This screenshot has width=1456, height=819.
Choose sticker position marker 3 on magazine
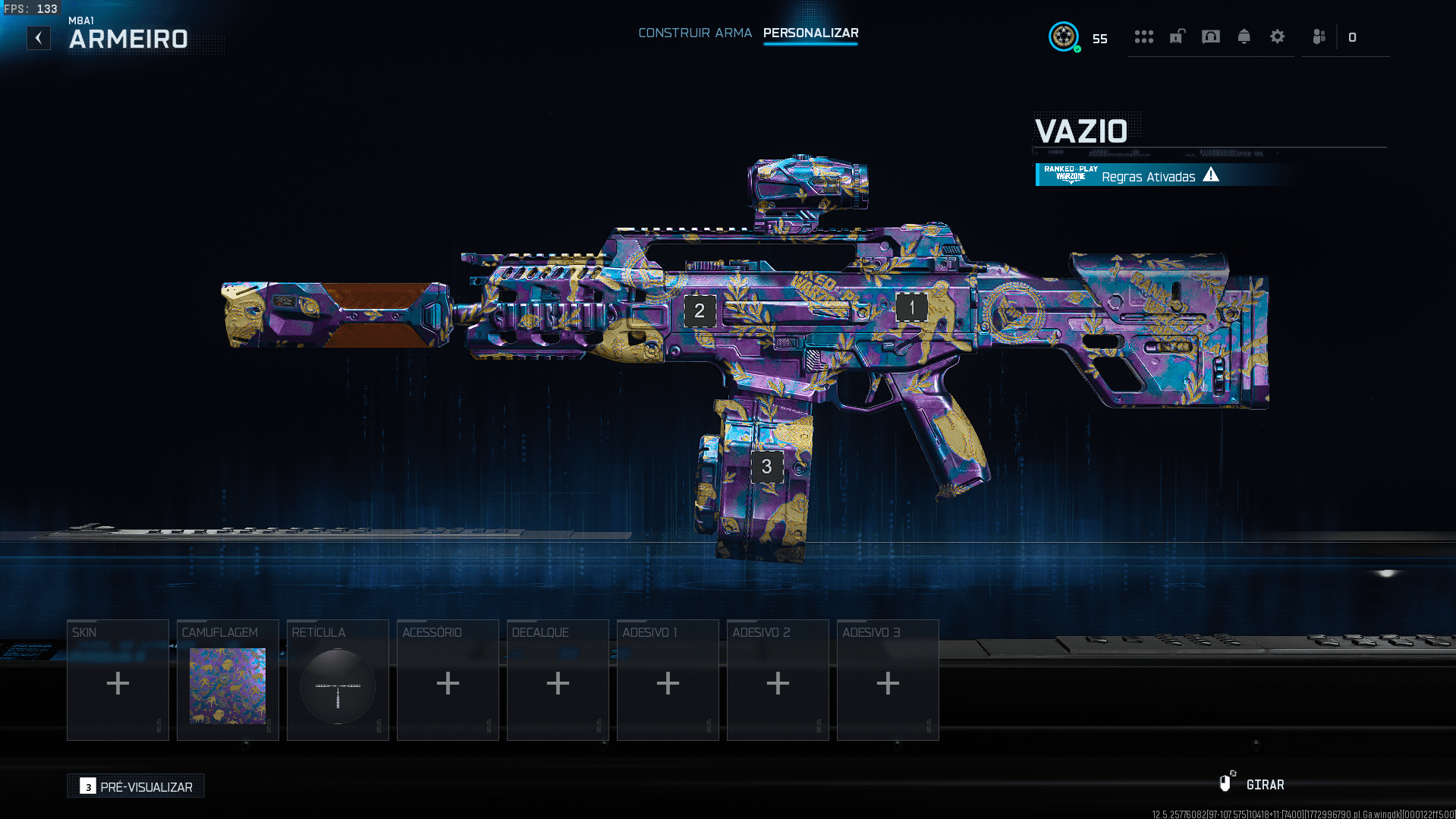tap(766, 467)
